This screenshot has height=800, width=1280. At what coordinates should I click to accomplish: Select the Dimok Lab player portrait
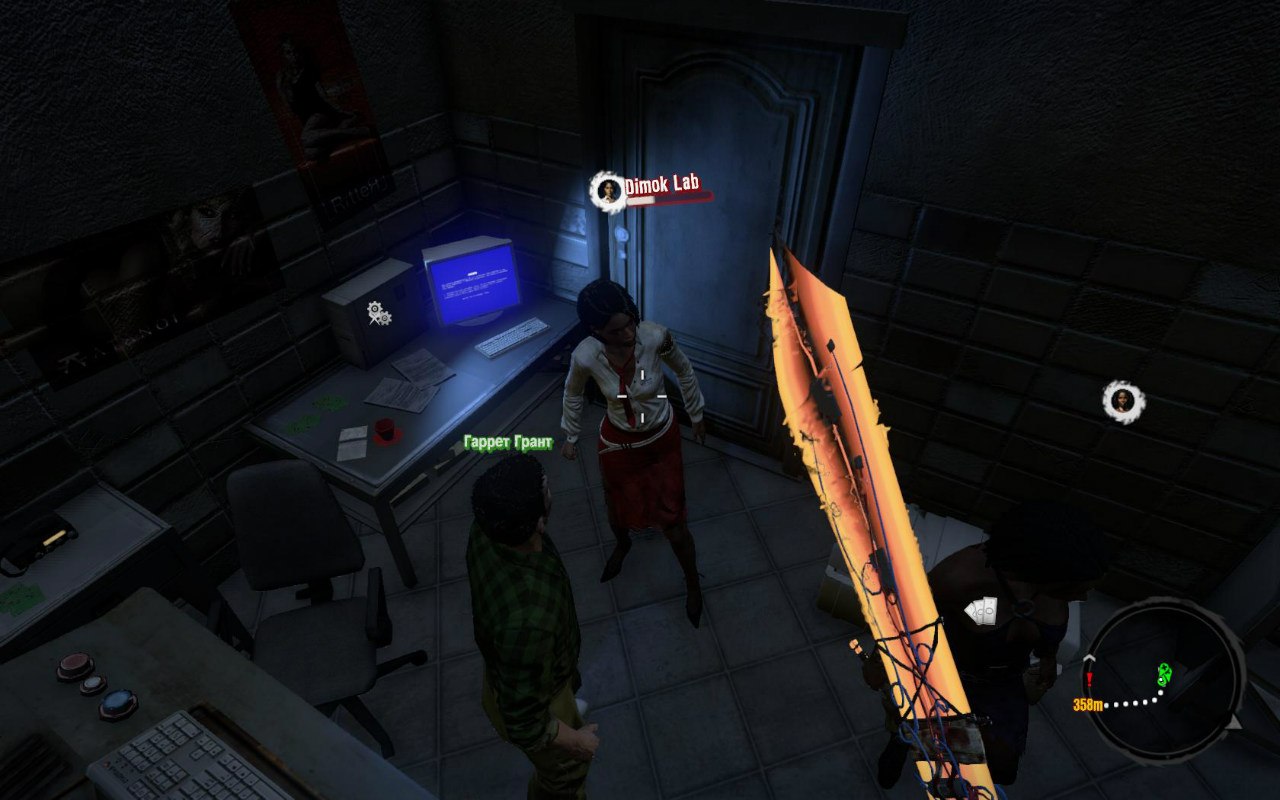click(x=607, y=191)
